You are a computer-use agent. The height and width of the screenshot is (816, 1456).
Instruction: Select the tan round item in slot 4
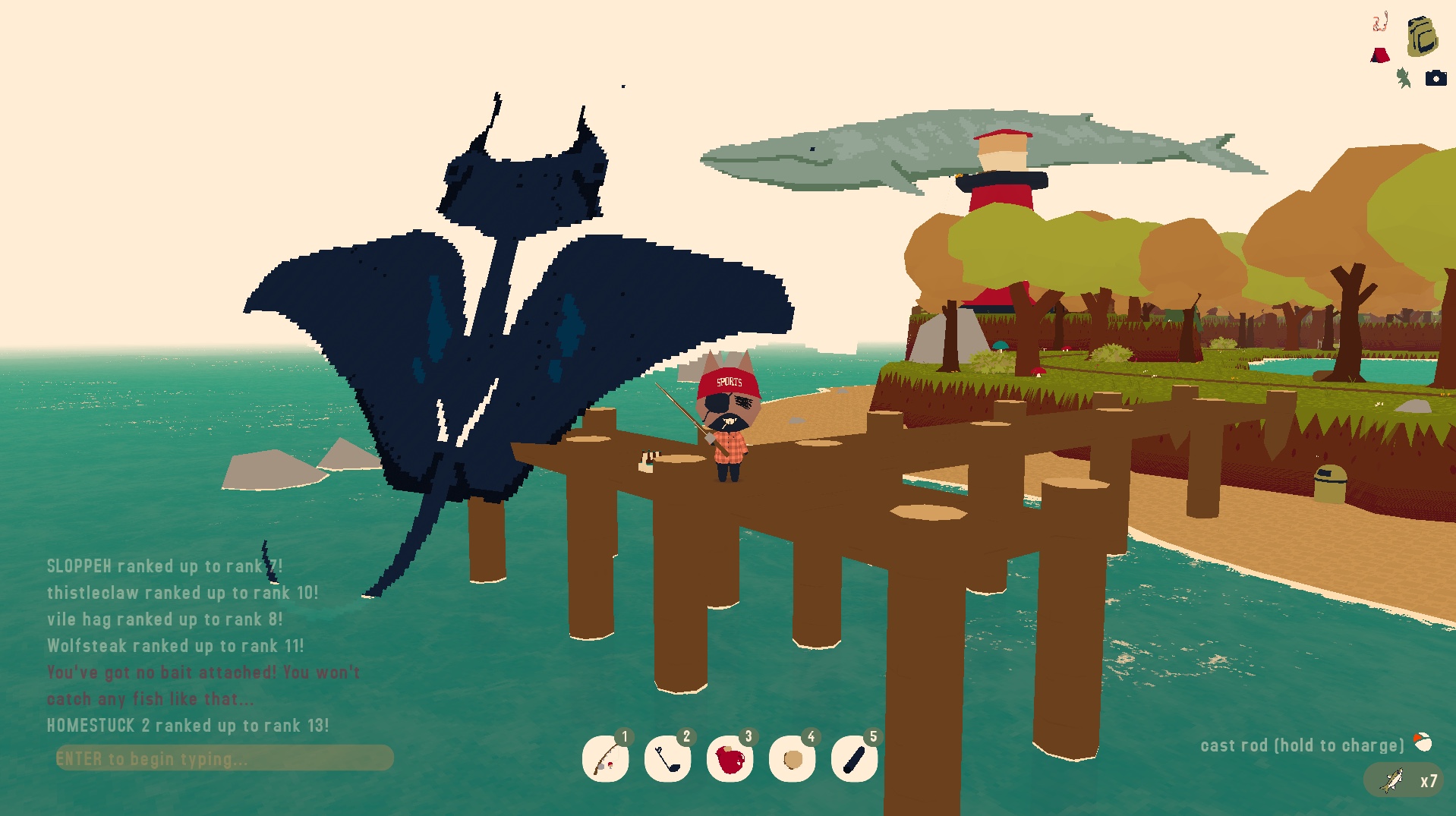click(792, 758)
